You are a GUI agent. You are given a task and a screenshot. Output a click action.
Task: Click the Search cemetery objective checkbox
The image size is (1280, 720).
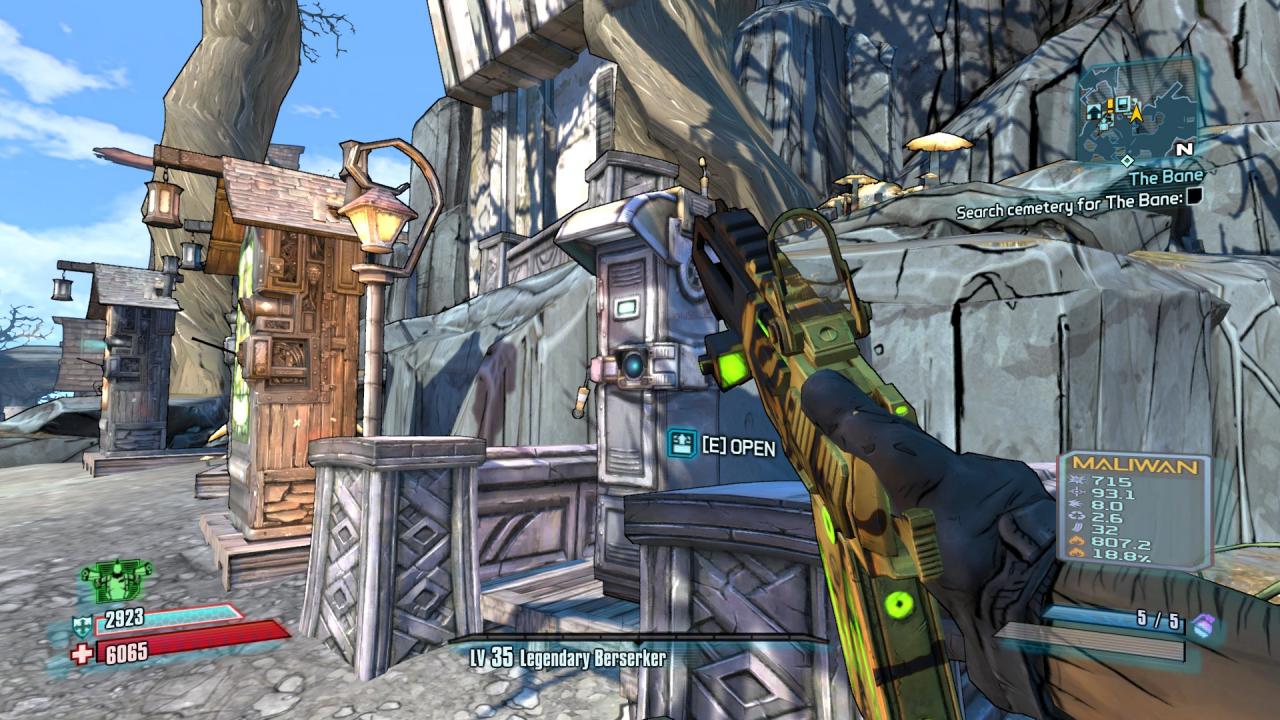[1193, 198]
